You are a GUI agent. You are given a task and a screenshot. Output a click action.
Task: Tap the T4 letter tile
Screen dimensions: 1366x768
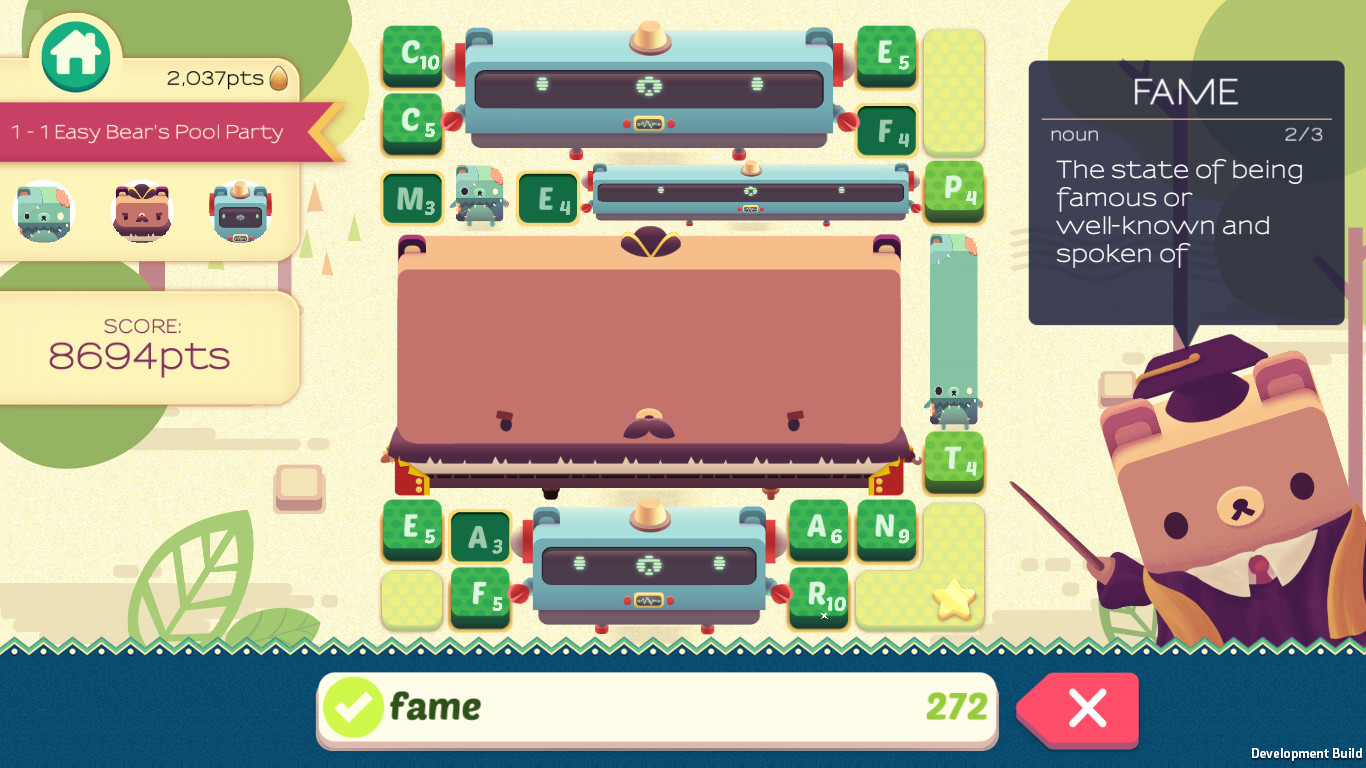click(954, 463)
